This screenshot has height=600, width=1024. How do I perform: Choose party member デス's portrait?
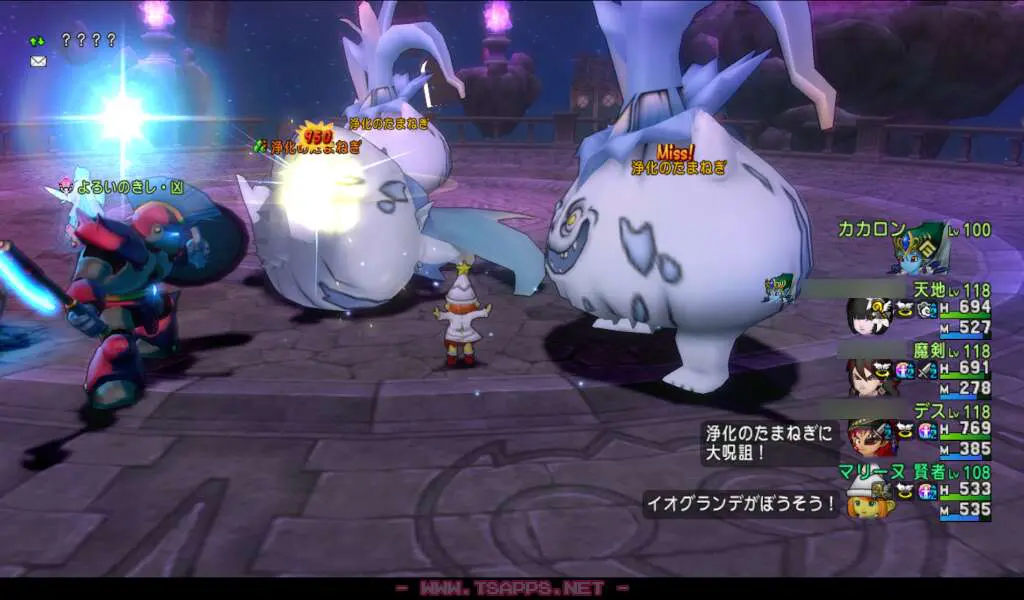[868, 437]
